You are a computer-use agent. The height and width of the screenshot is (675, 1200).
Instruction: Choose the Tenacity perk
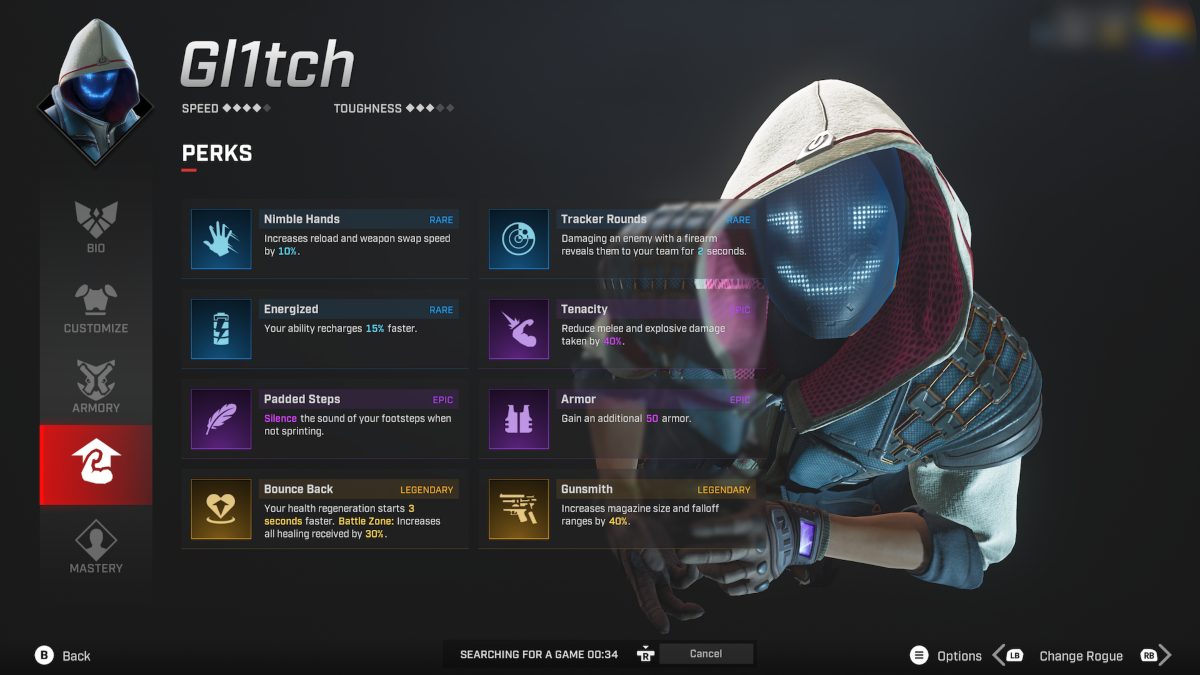tap(622, 329)
